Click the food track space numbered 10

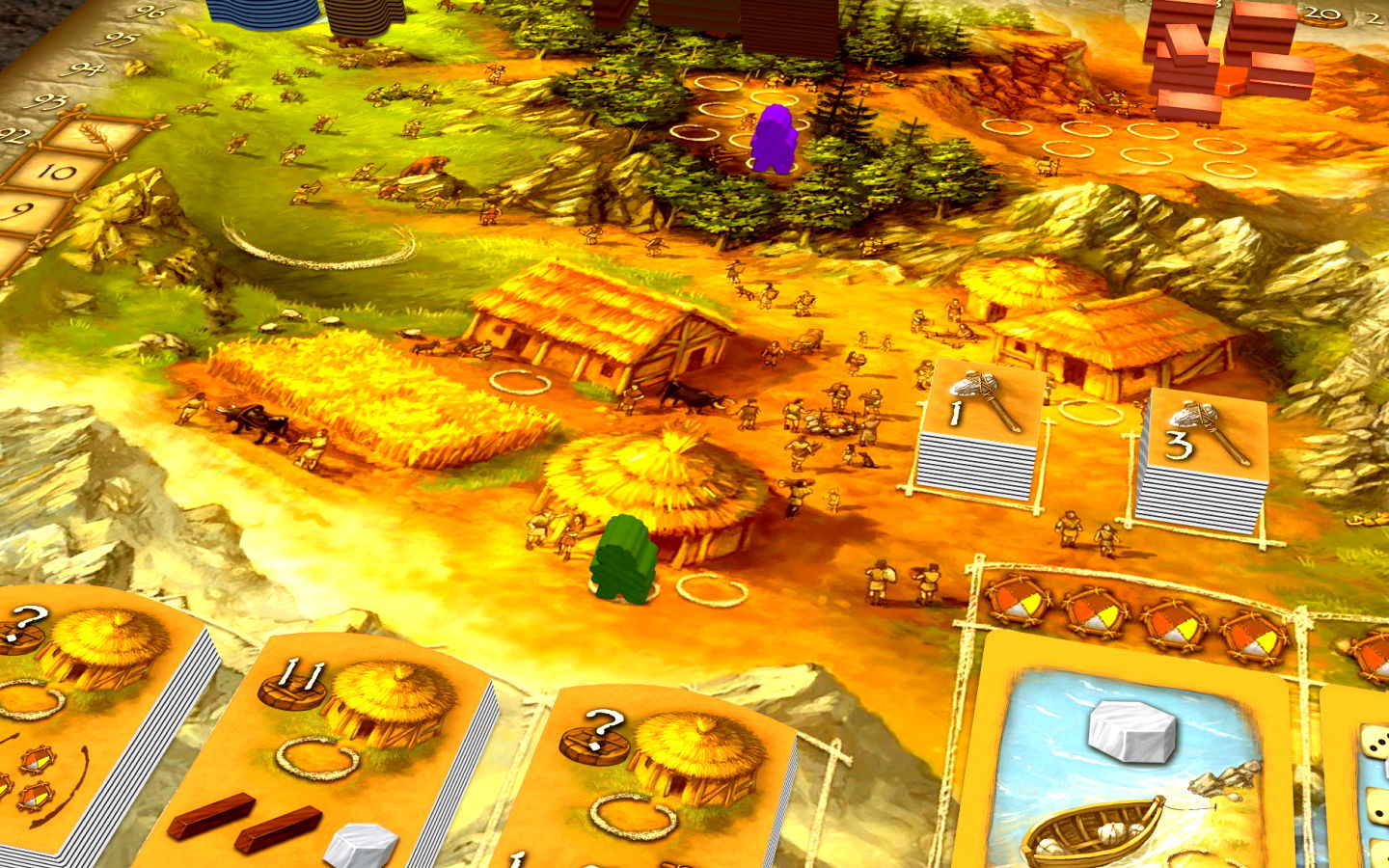click(x=58, y=174)
